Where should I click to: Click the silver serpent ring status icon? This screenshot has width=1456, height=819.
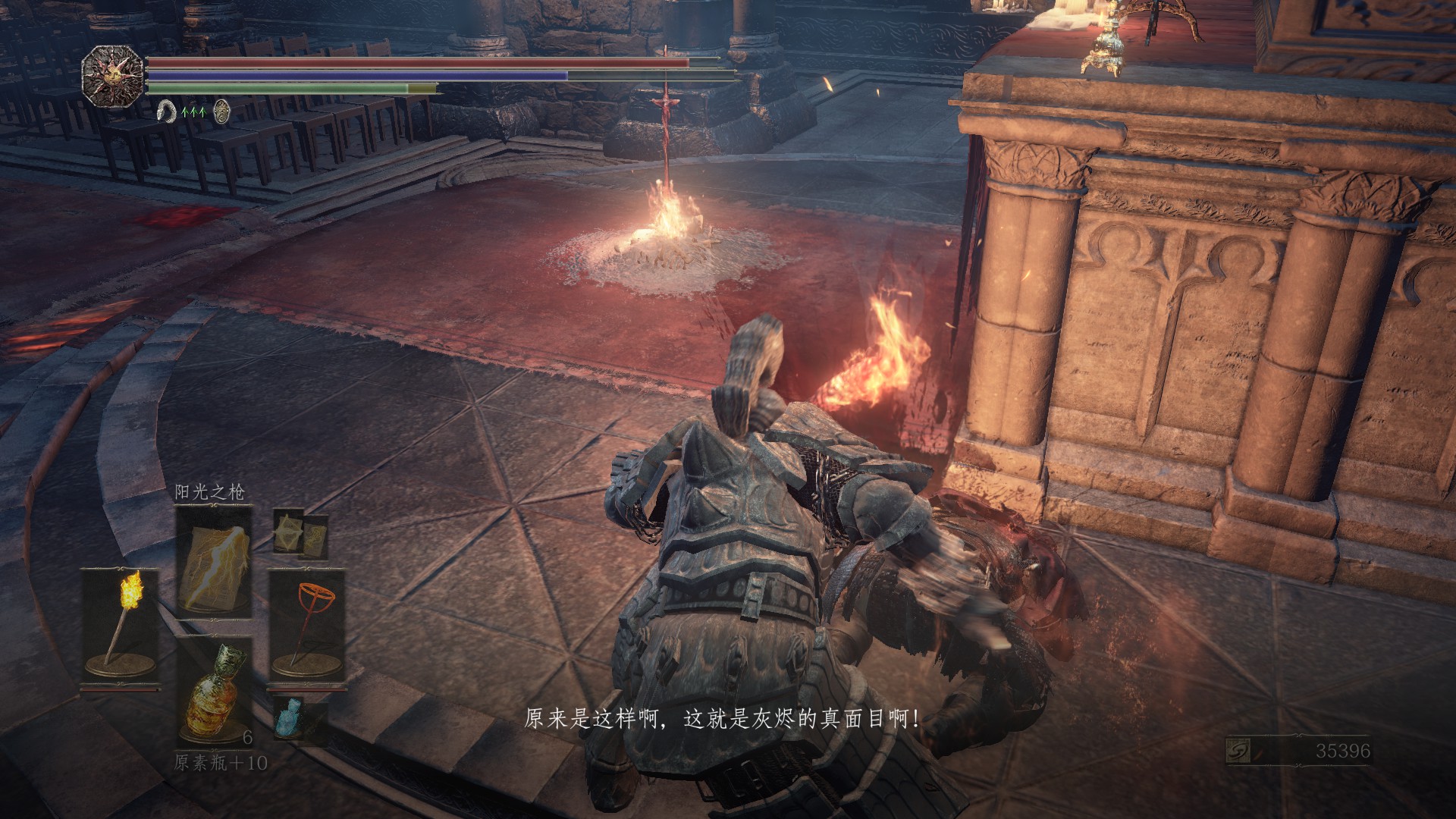click(x=166, y=112)
